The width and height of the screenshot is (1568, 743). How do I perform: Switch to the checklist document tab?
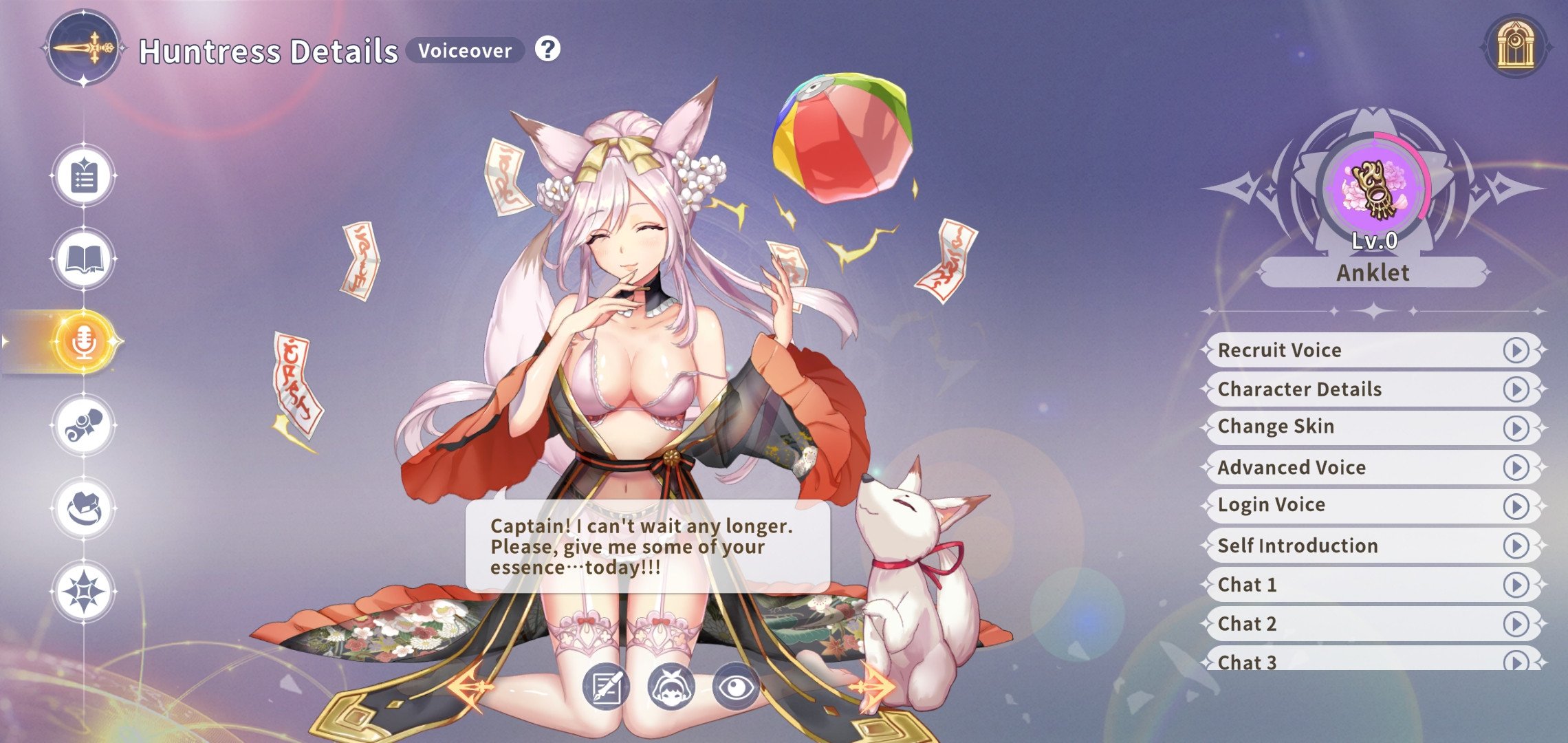(x=84, y=177)
